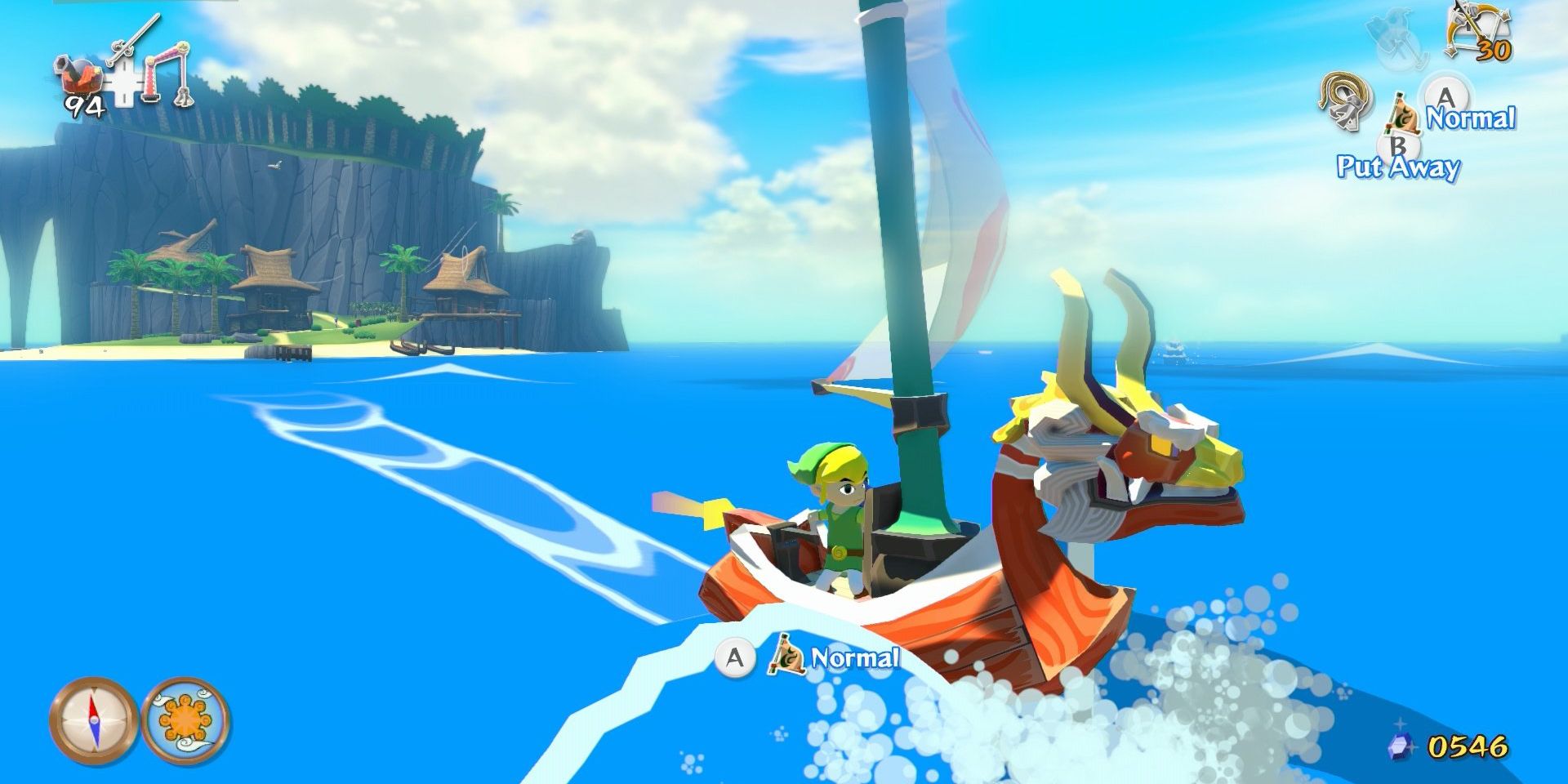Open the sun-and-clouds time of day dial

point(186,720)
